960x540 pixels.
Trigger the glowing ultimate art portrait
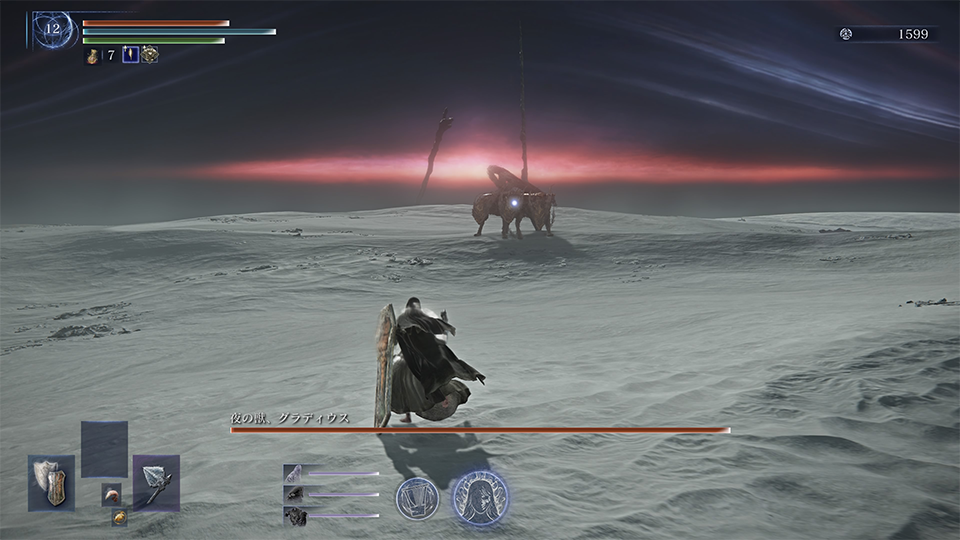[x=480, y=497]
